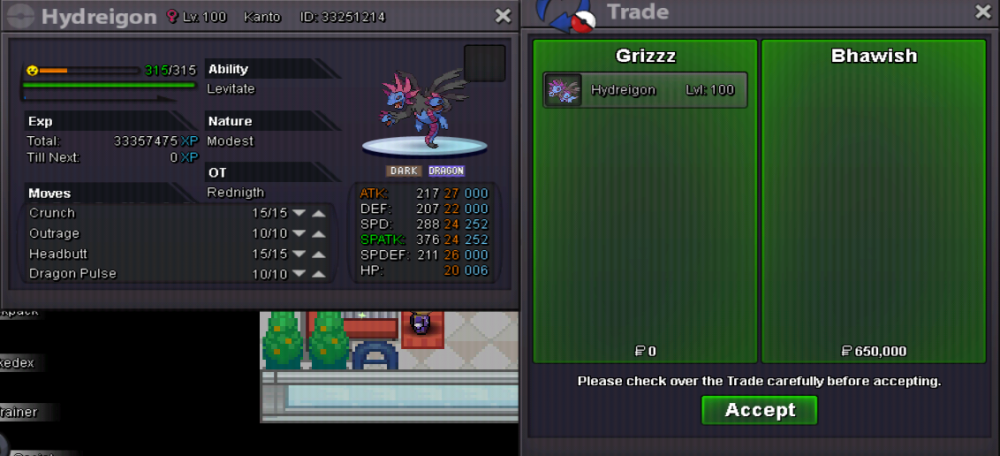Shift Outrage up one move slot
The width and height of the screenshot is (1000, 456).
318,233
